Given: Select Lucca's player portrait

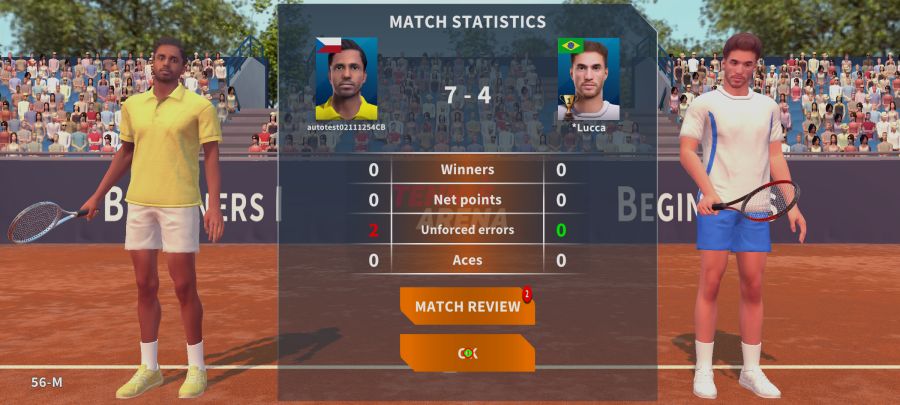Looking at the screenshot, I should pyautogui.click(x=588, y=79).
